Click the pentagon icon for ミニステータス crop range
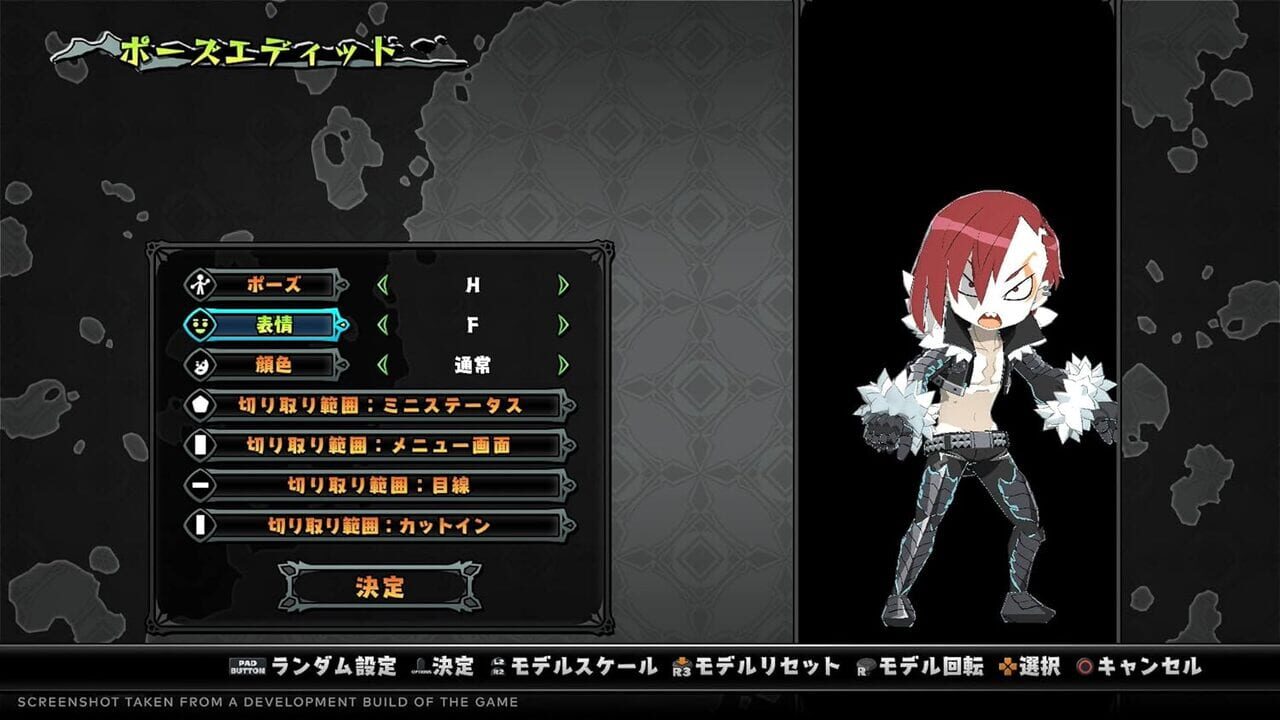1280x720 pixels. point(198,403)
